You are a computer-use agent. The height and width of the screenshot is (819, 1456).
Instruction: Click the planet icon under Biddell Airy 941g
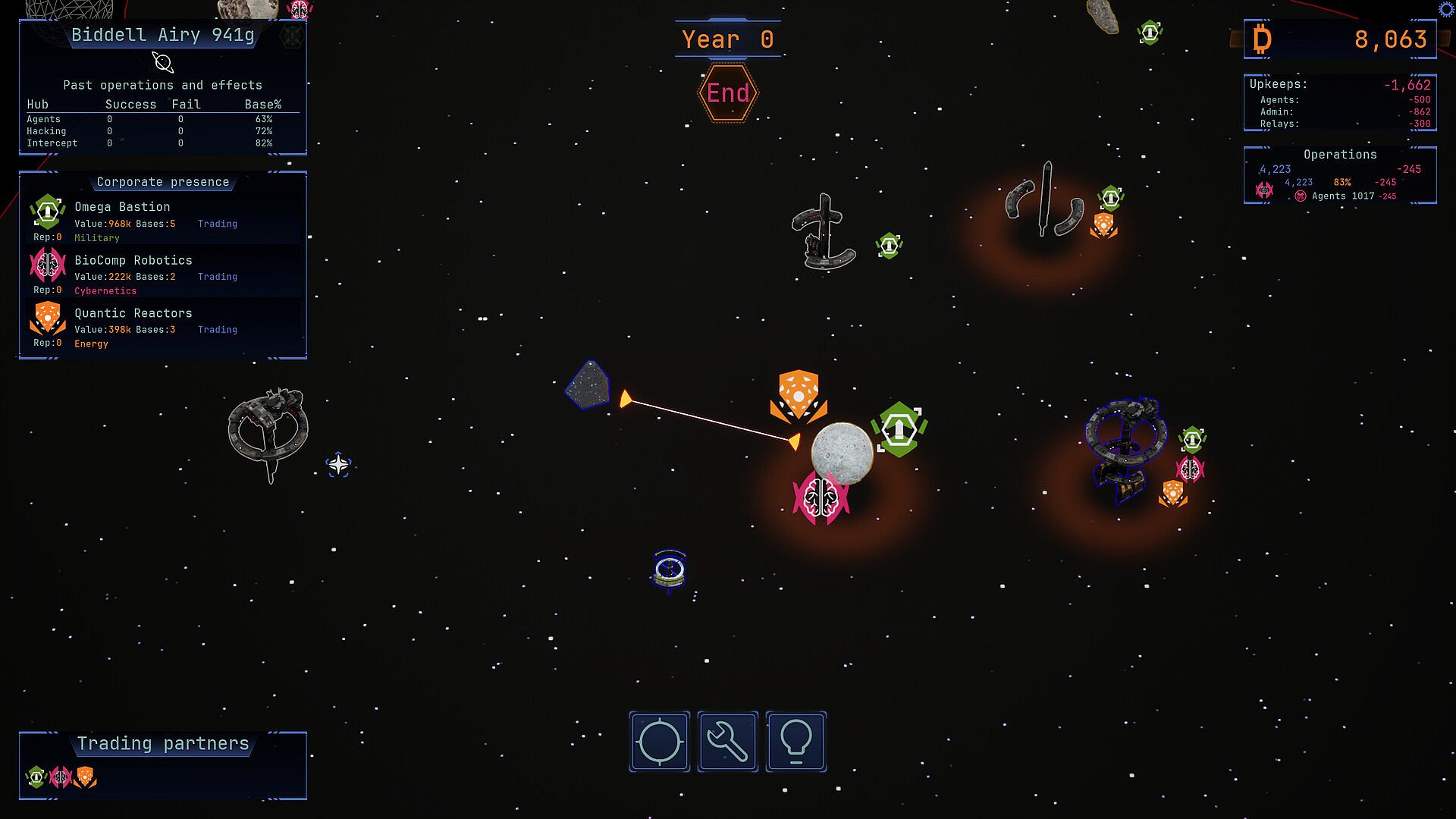tap(162, 62)
